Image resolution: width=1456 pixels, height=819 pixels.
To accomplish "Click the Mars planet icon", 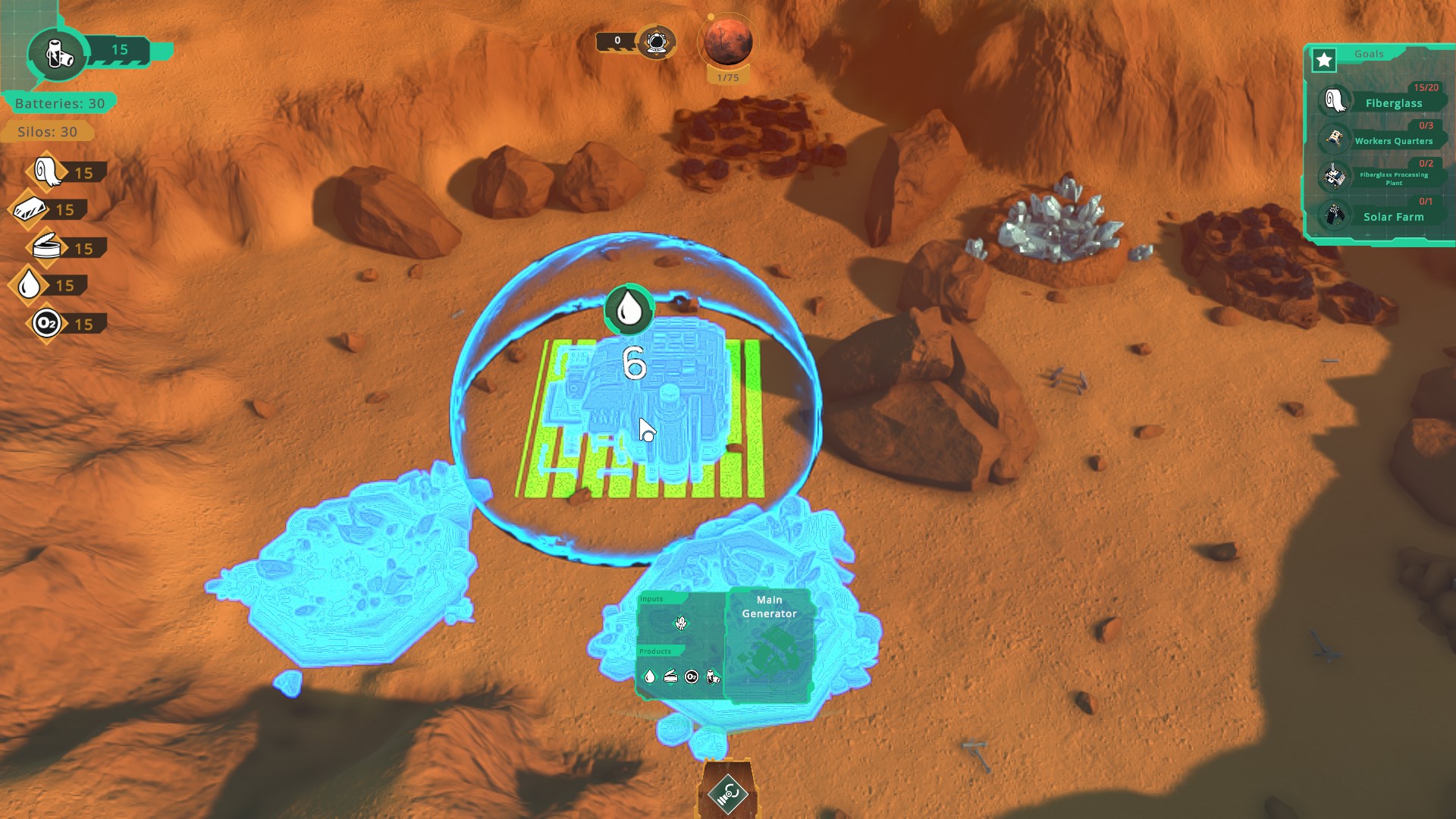I will 727,42.
